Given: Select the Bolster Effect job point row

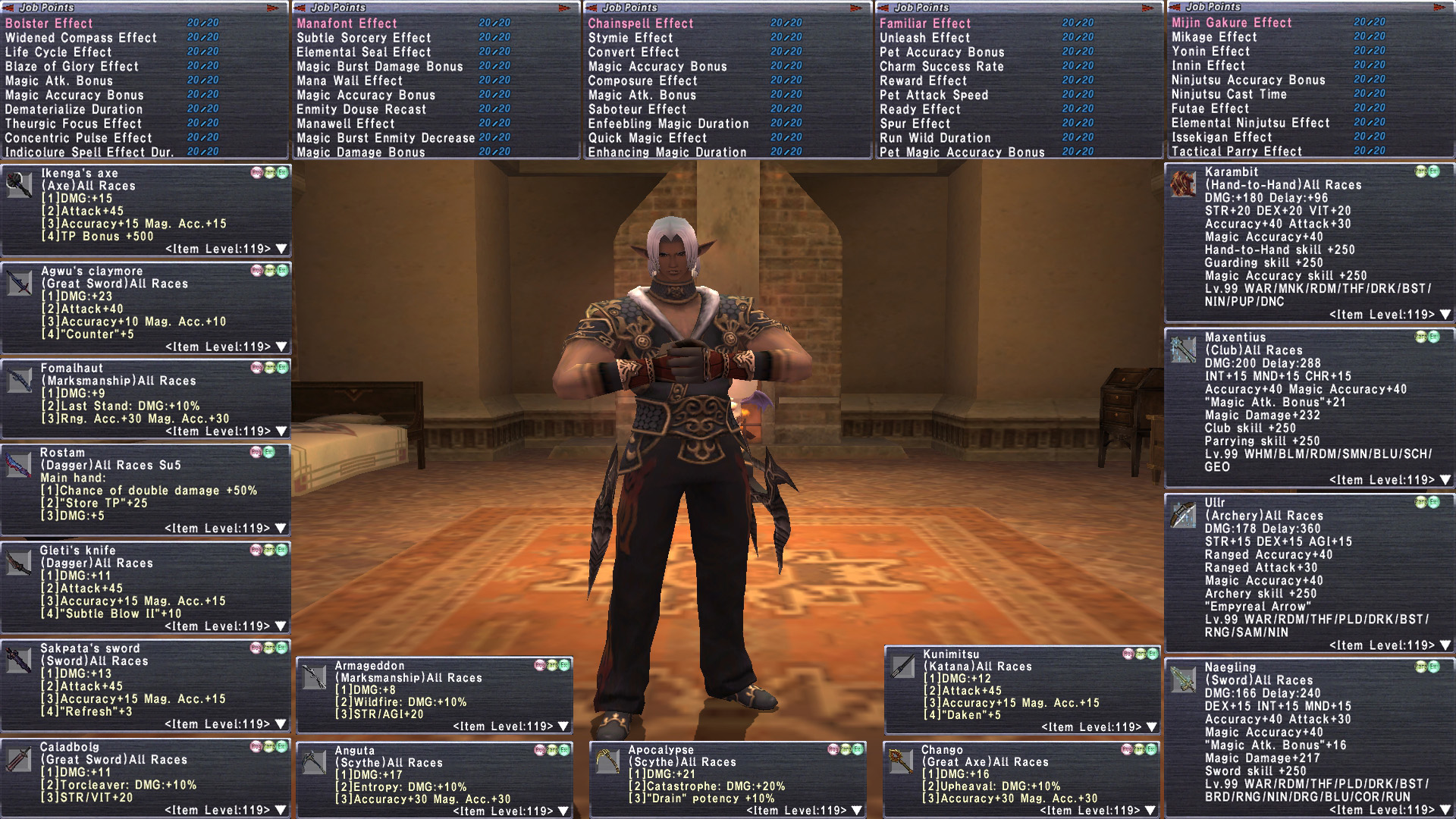Looking at the screenshot, I should click(x=49, y=24).
